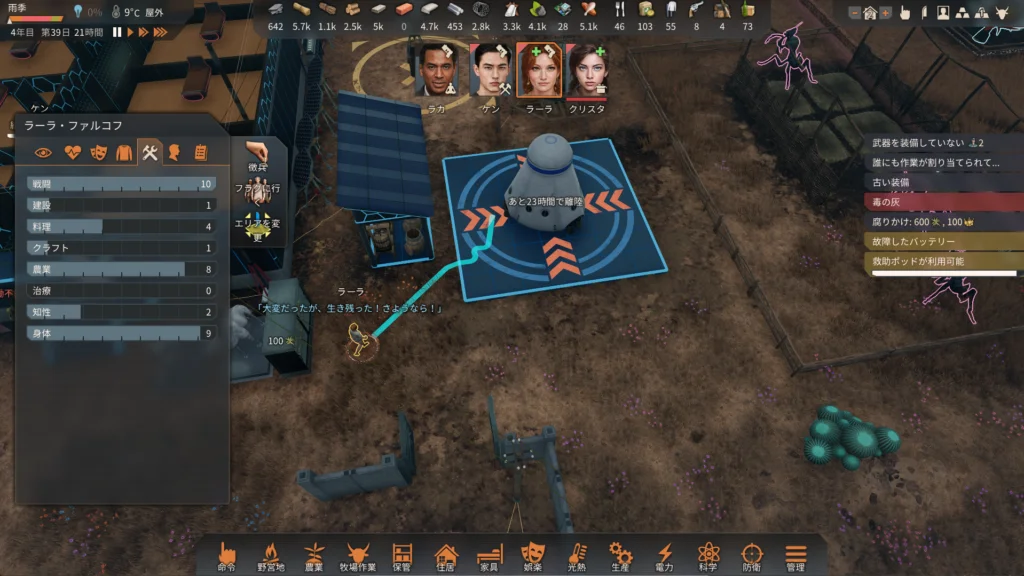This screenshot has height=576, width=1024.
Task: Set game speed to fastest triple arrows
Action: coord(159,32)
